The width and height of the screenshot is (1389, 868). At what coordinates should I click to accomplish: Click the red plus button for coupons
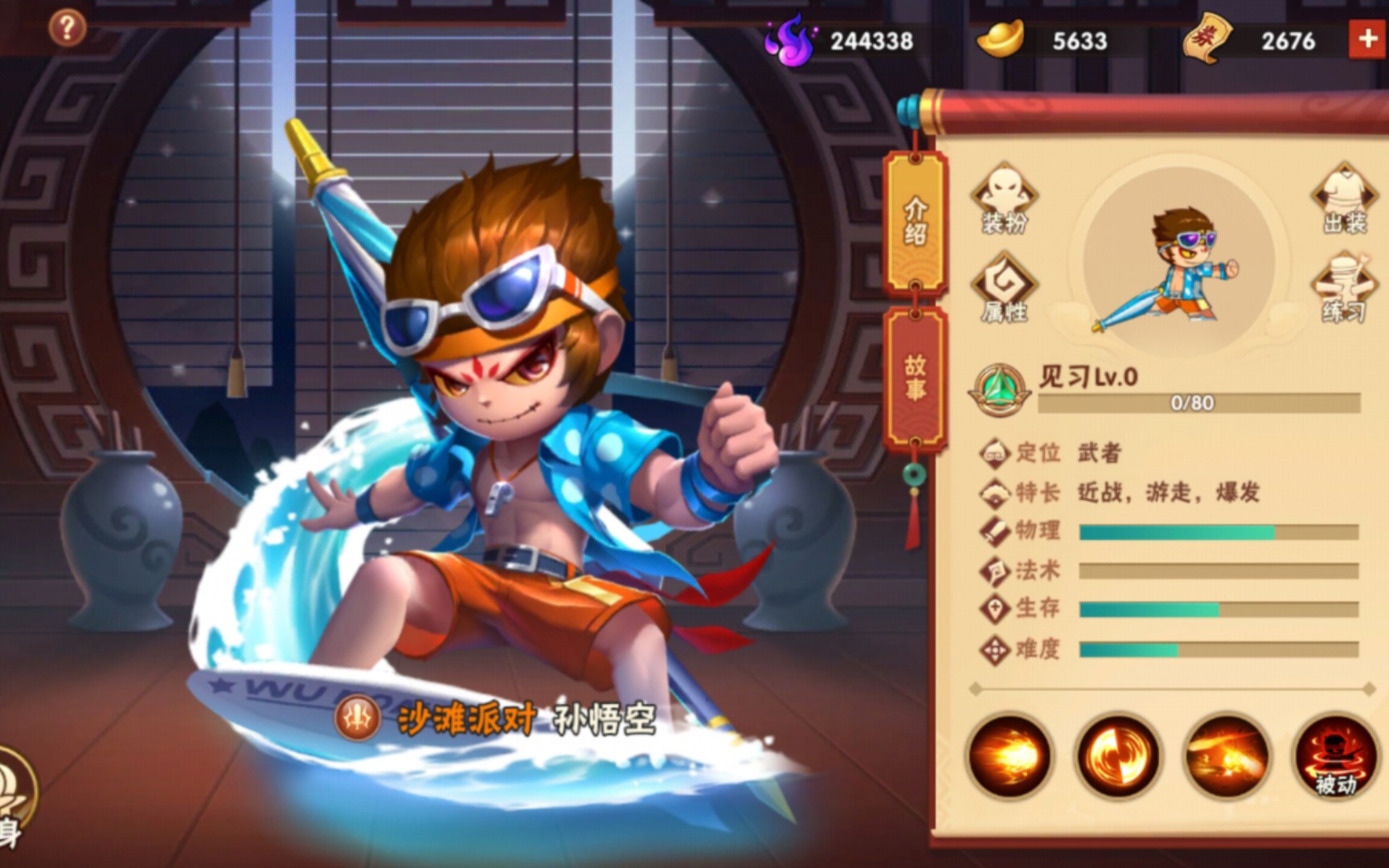pos(1366,39)
